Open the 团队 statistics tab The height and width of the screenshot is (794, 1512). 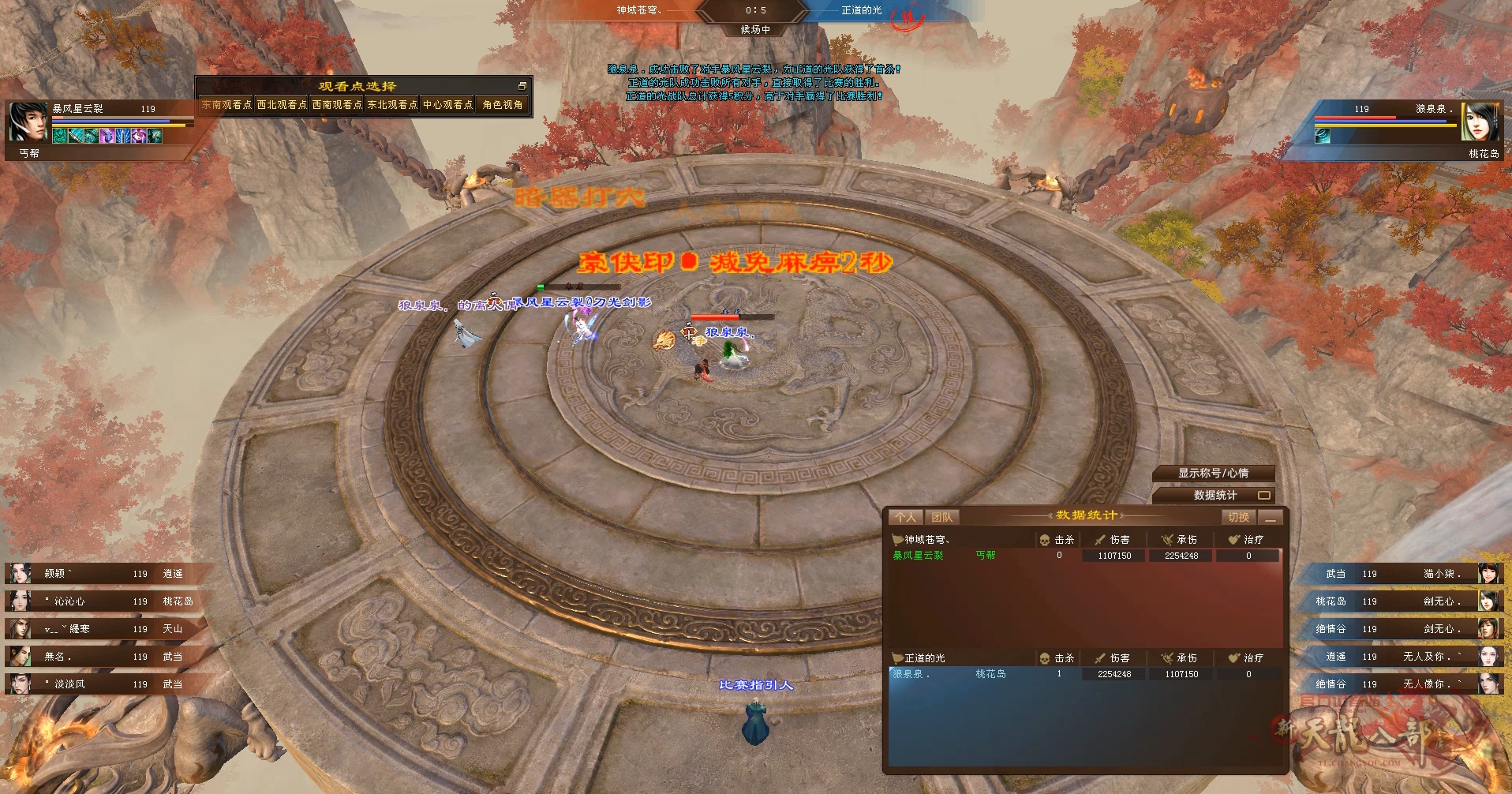tap(941, 517)
